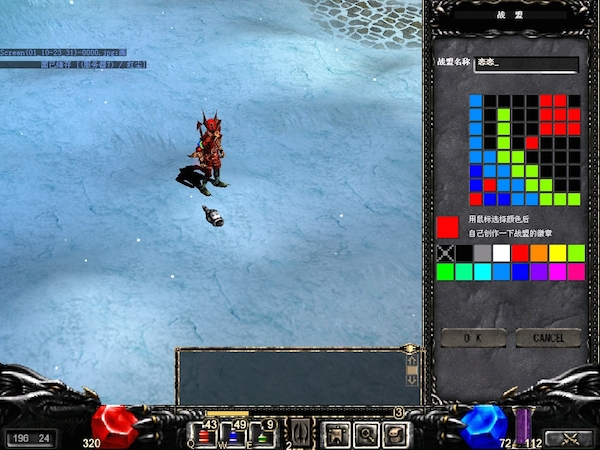Select the cyan palette color
Viewport: 600px width, 450px height.
coord(483,271)
